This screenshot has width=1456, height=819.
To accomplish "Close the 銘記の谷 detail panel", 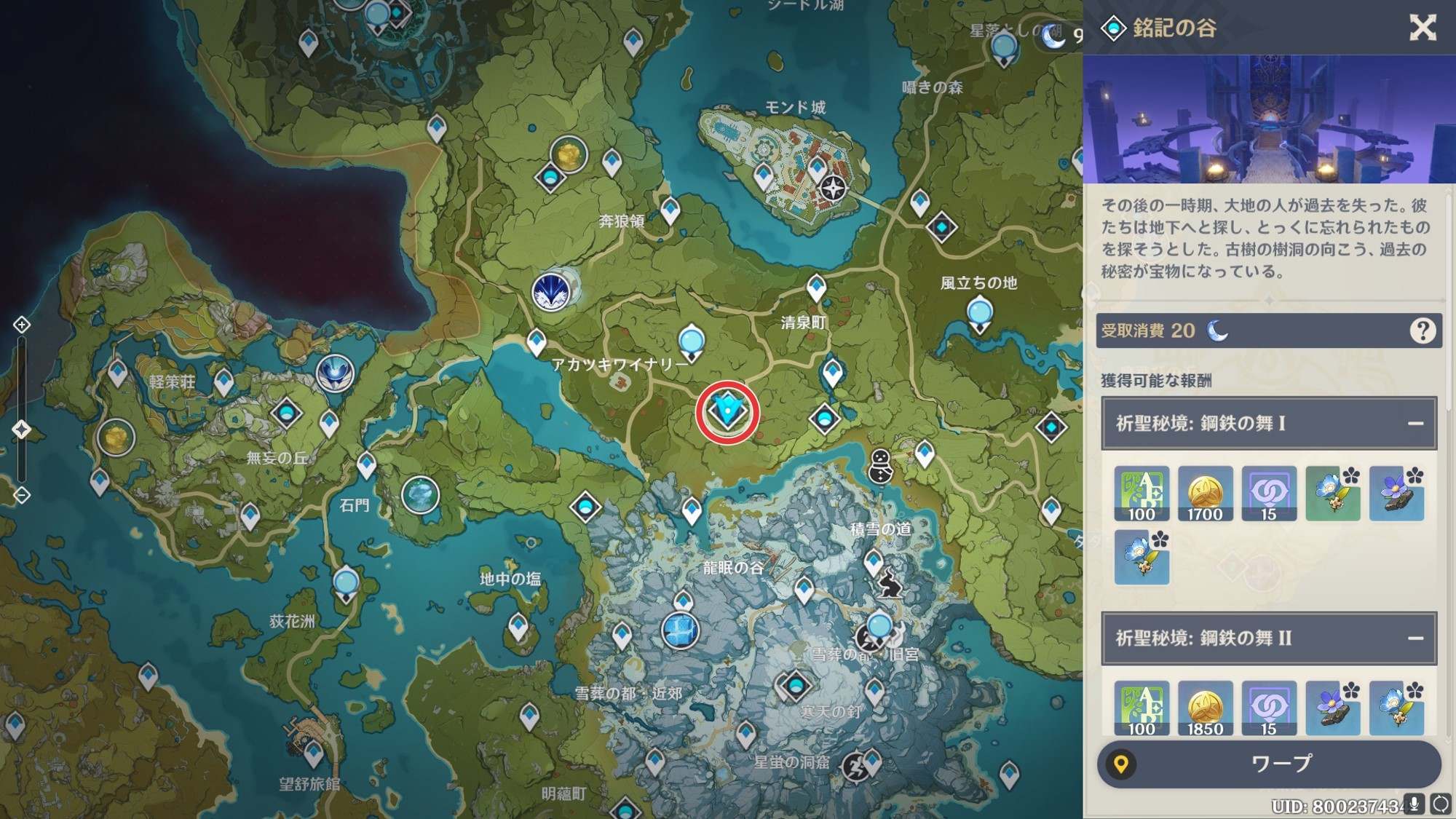I will (1422, 28).
